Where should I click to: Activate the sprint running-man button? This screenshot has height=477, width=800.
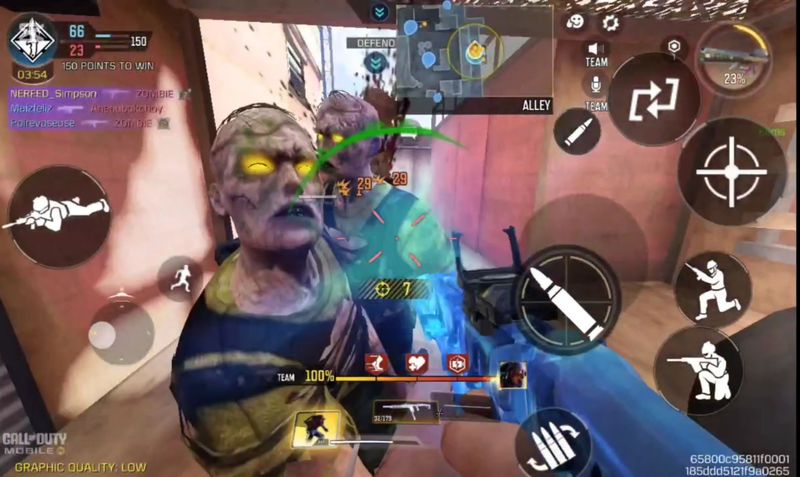[x=179, y=278]
